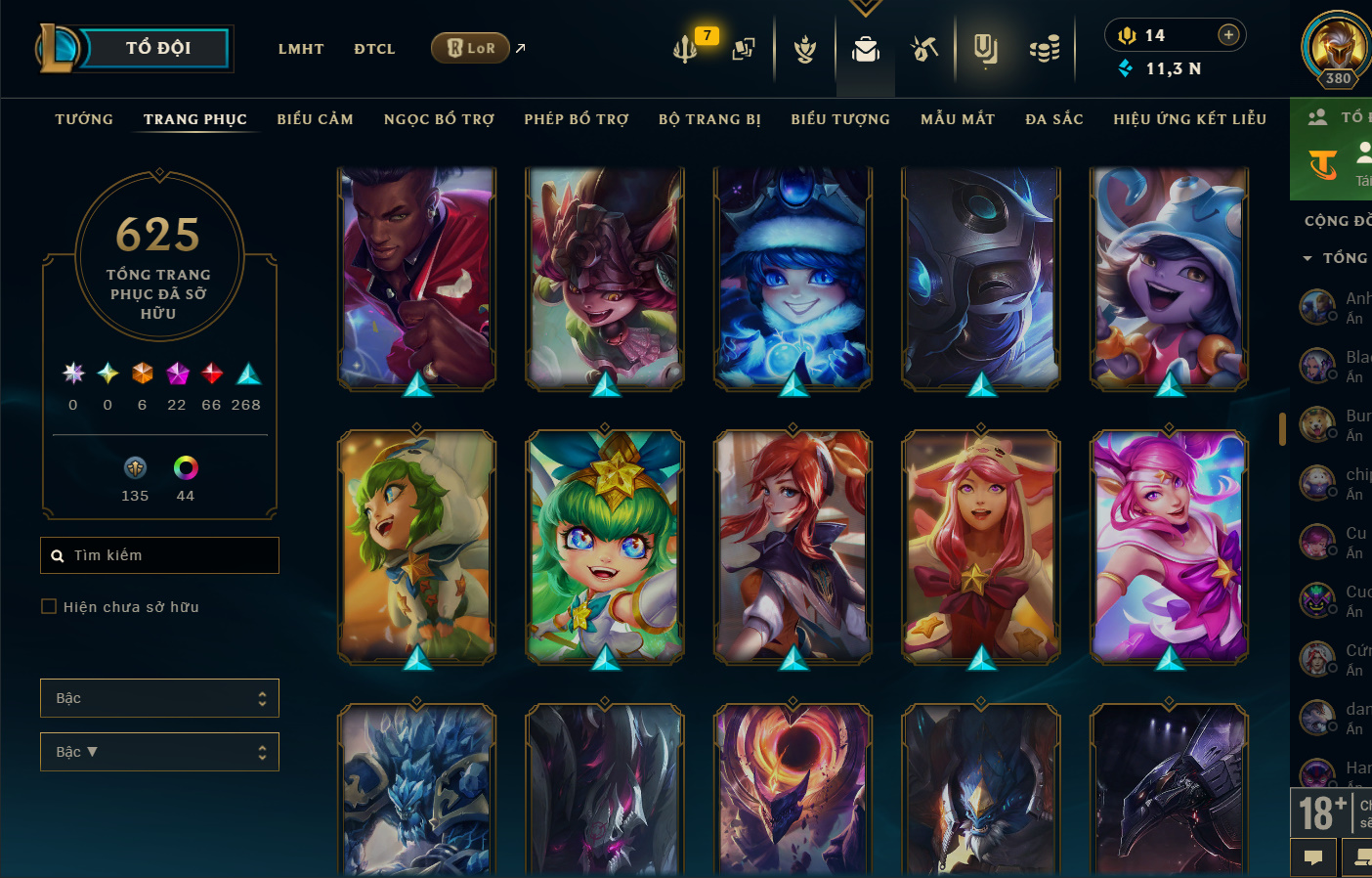Toggle the Hiện chưa sở hữu checkbox
1372x878 pixels.
tap(49, 606)
